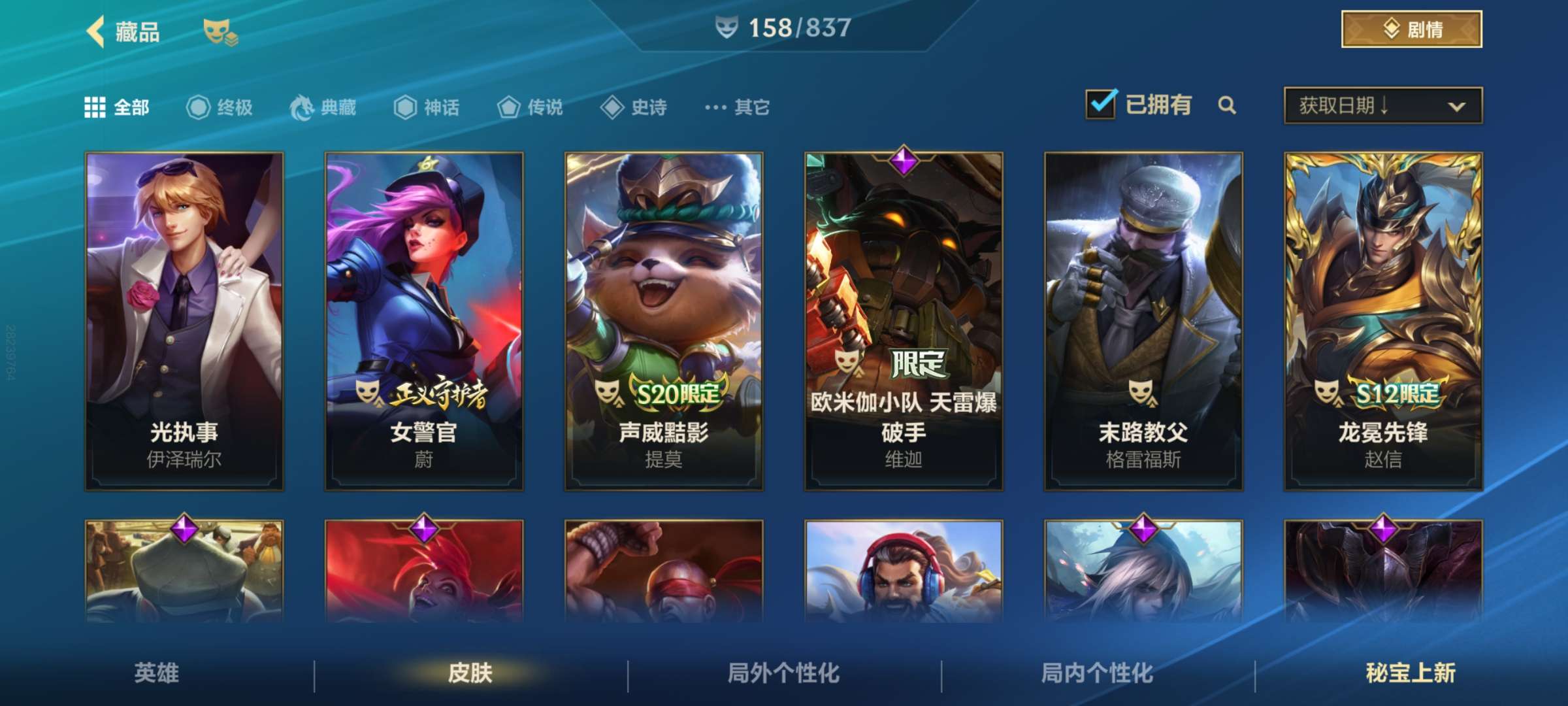
Task: Uncheck the 已拥有 owned filter checkbox
Action: (x=1101, y=103)
